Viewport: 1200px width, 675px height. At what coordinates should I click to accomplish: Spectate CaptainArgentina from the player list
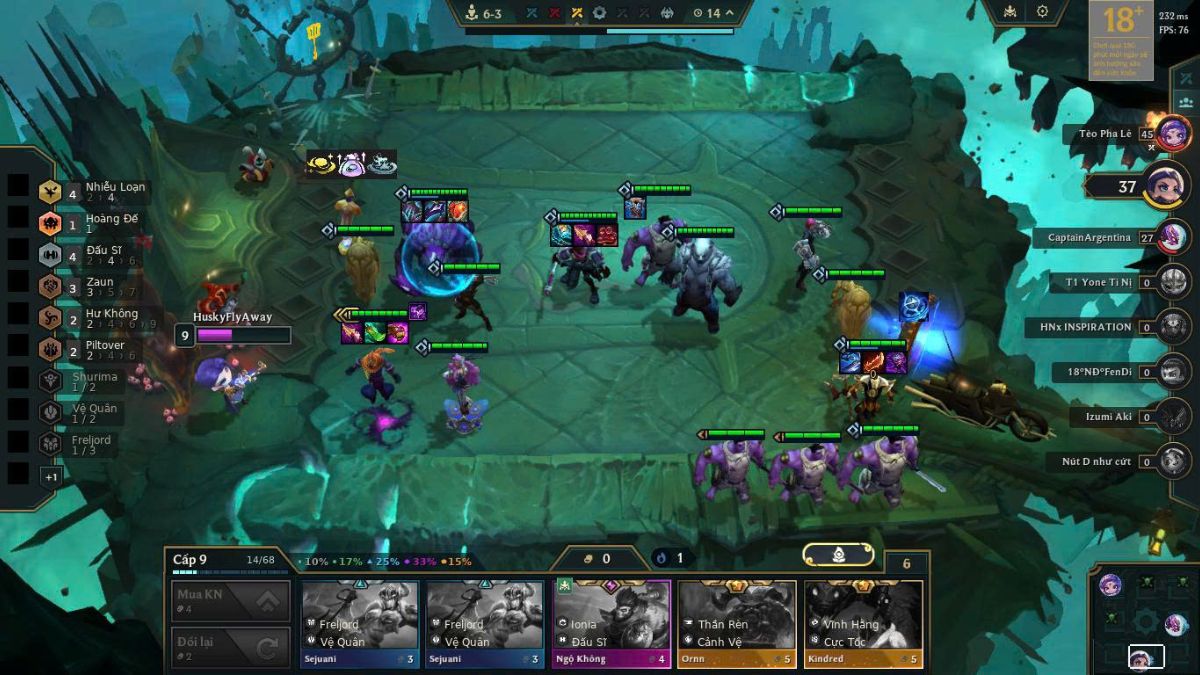coord(1173,238)
